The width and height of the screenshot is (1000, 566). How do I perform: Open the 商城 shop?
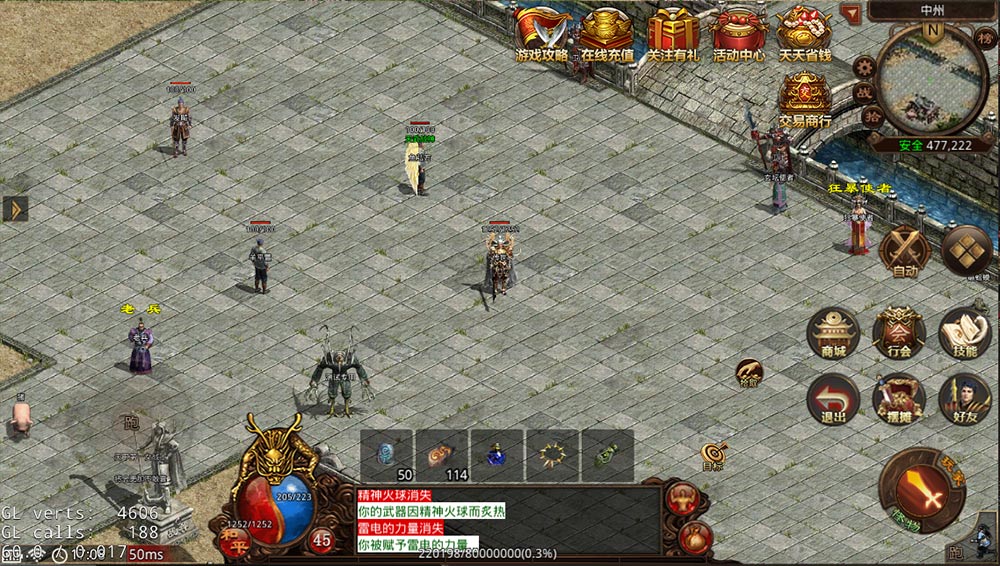[x=833, y=334]
